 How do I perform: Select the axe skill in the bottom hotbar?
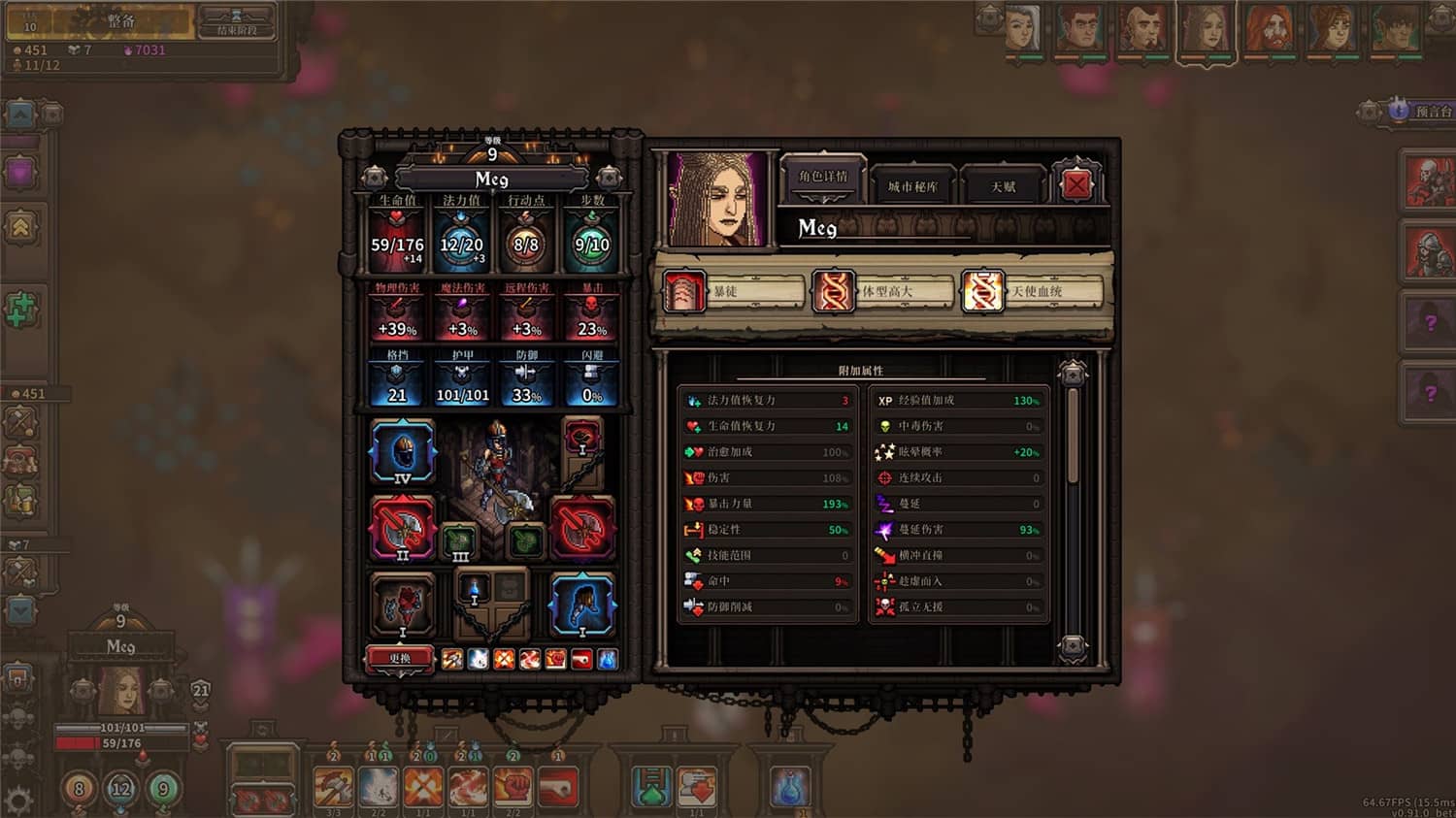(334, 786)
